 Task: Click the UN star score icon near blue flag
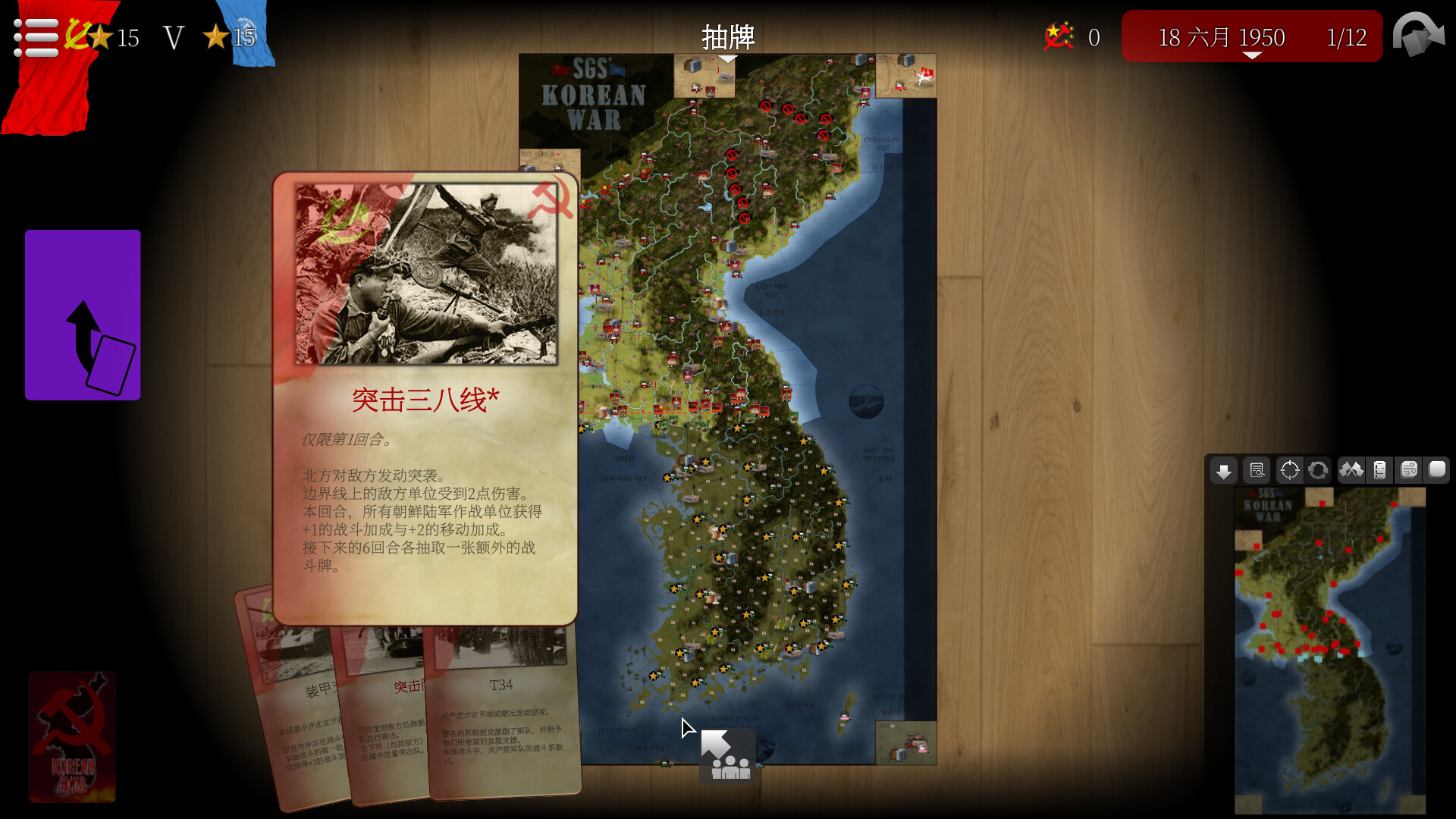[x=215, y=36]
